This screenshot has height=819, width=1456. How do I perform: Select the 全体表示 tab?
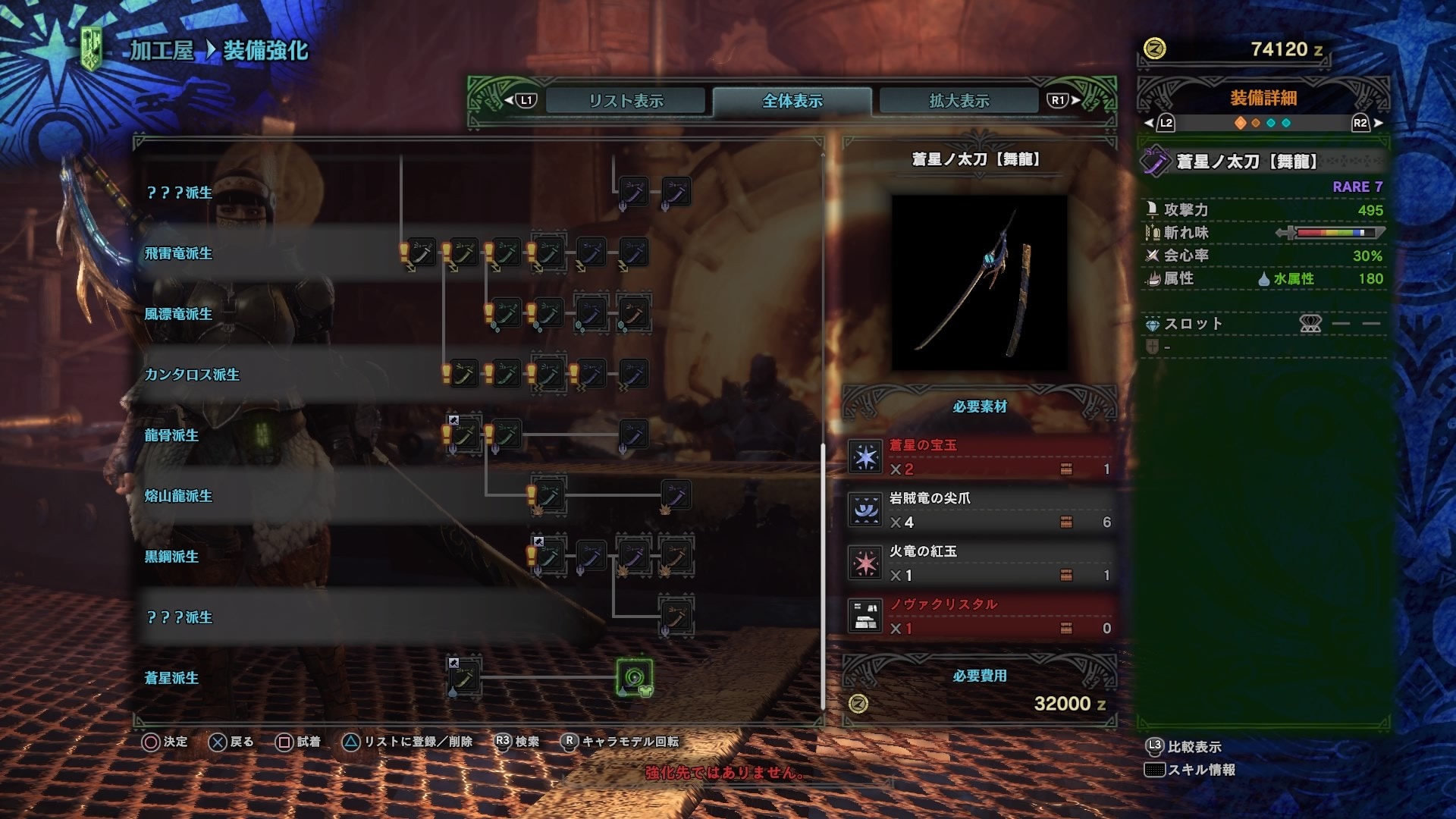point(792,101)
